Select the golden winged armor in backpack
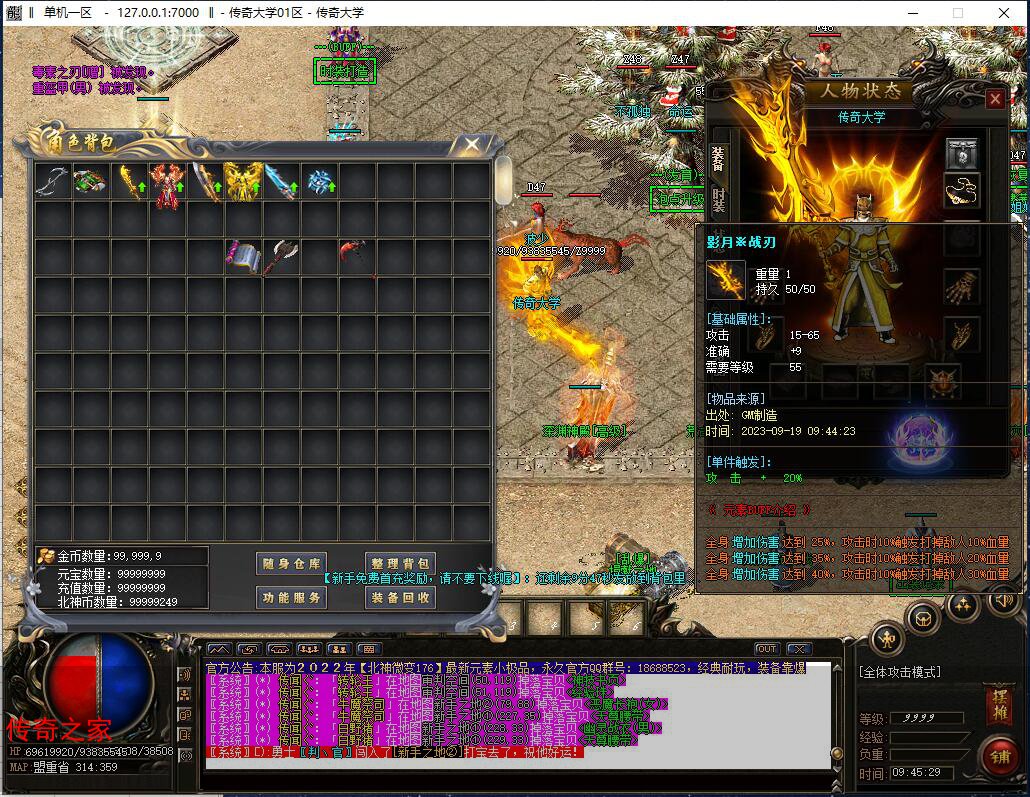Viewport: 1030px width, 797px height. (243, 182)
